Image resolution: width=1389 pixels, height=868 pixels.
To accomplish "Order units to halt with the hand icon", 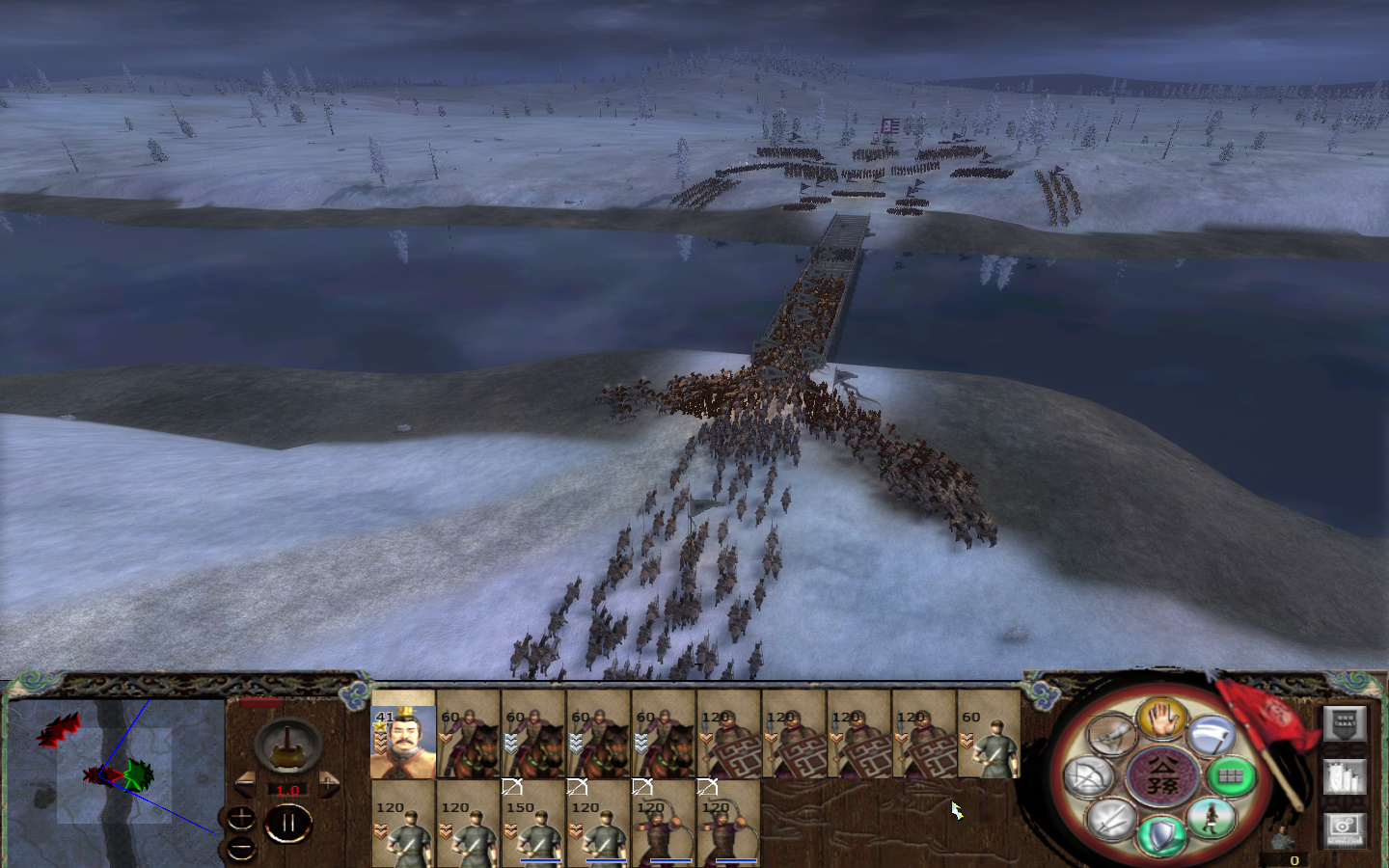I will (x=1161, y=722).
